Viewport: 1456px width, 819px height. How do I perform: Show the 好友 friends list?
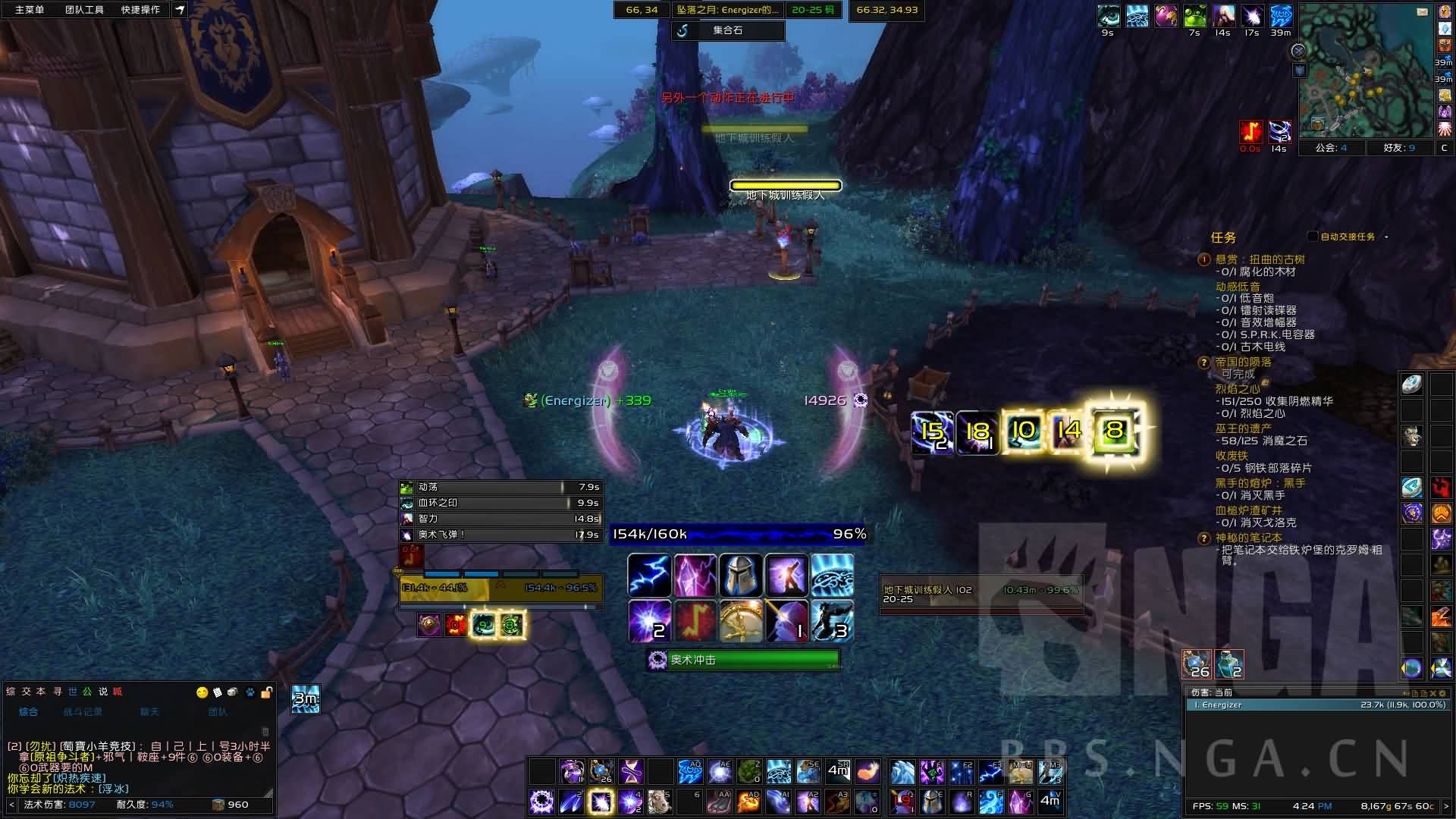coord(1400,148)
